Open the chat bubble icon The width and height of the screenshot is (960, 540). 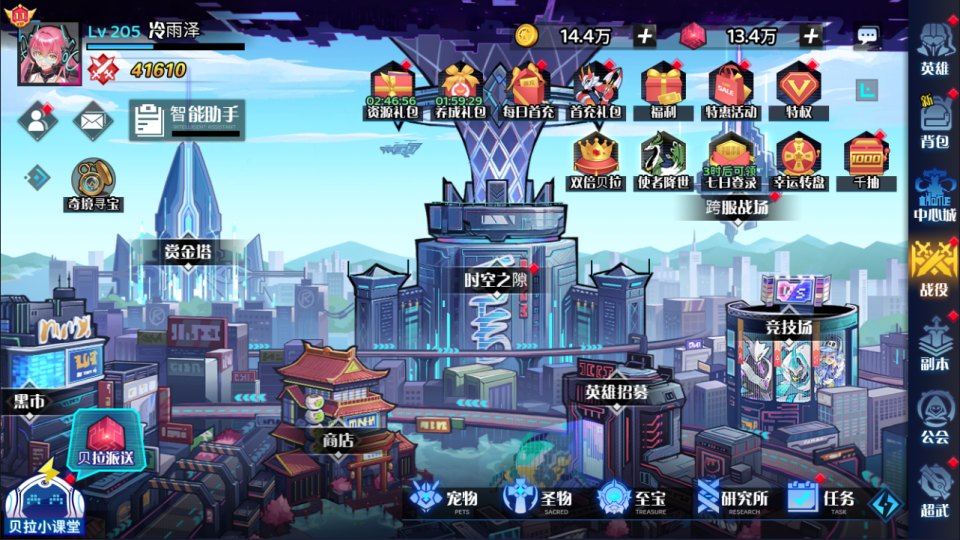point(867,36)
